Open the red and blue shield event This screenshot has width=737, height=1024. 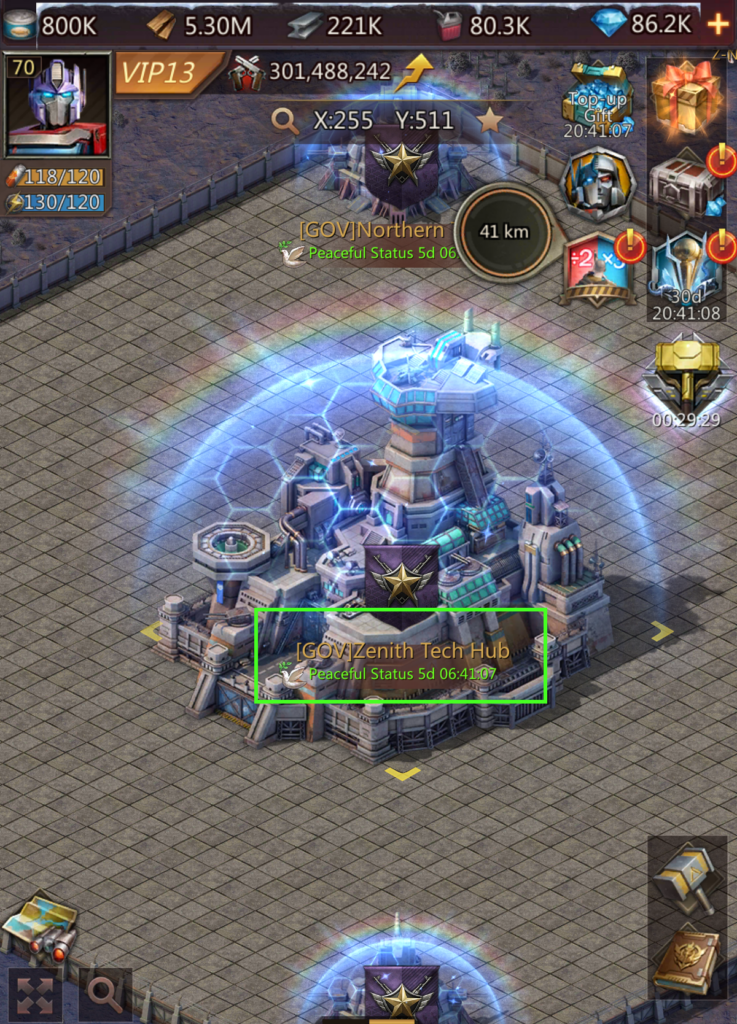(599, 268)
